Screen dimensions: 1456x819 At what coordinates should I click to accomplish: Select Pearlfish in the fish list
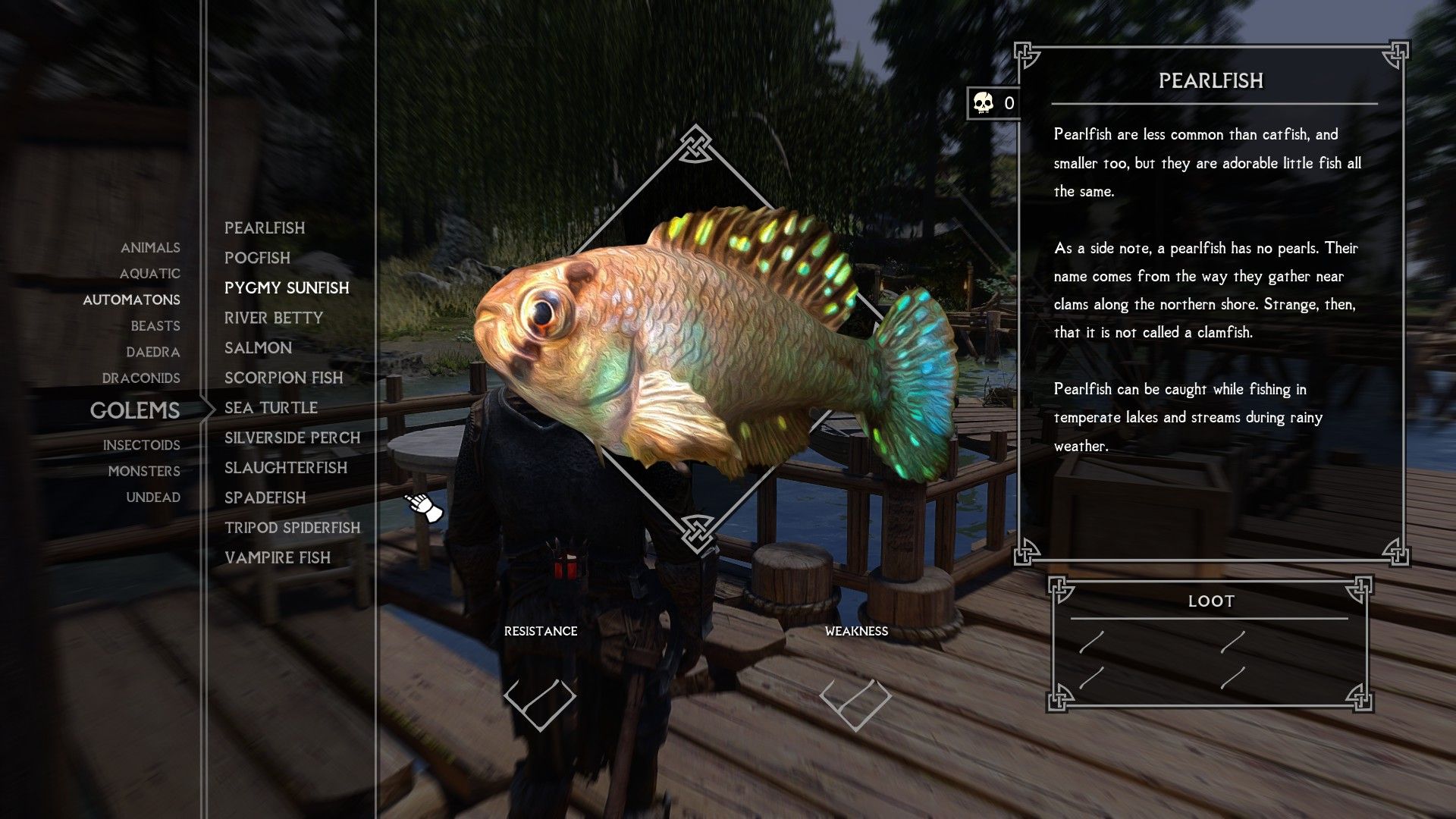pyautogui.click(x=265, y=227)
